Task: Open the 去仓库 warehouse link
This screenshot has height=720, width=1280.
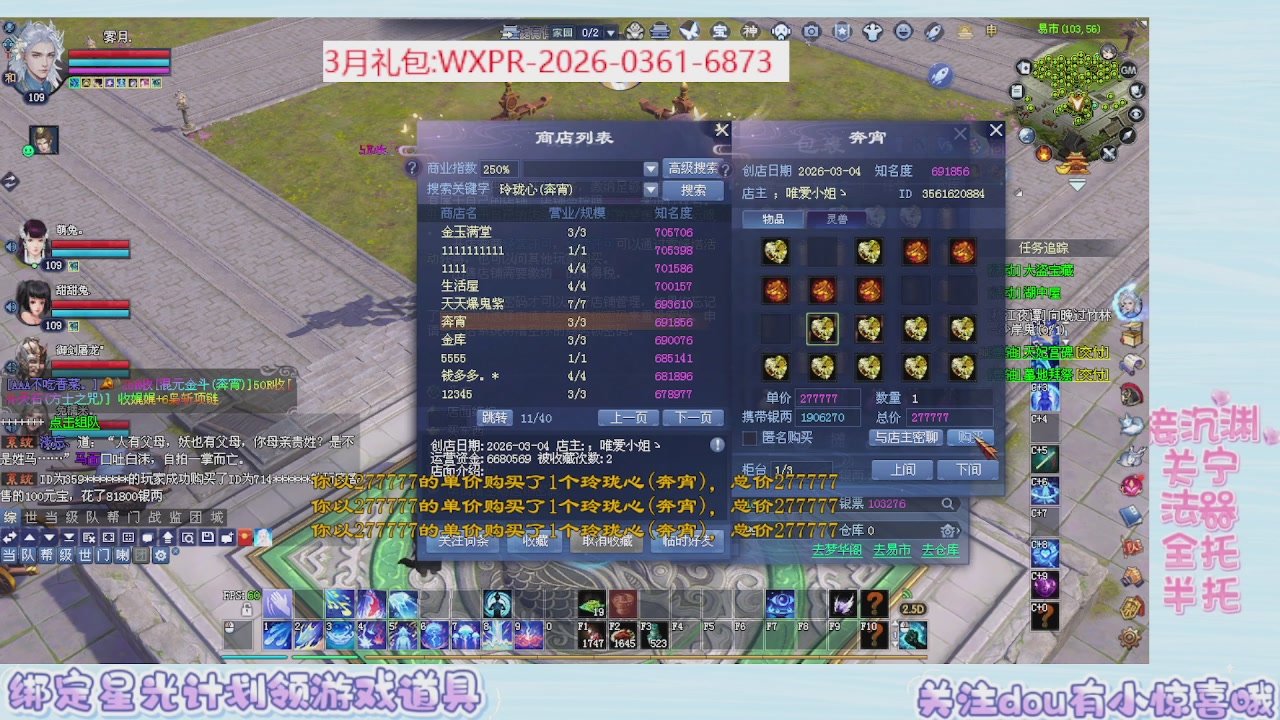Action: click(x=942, y=549)
